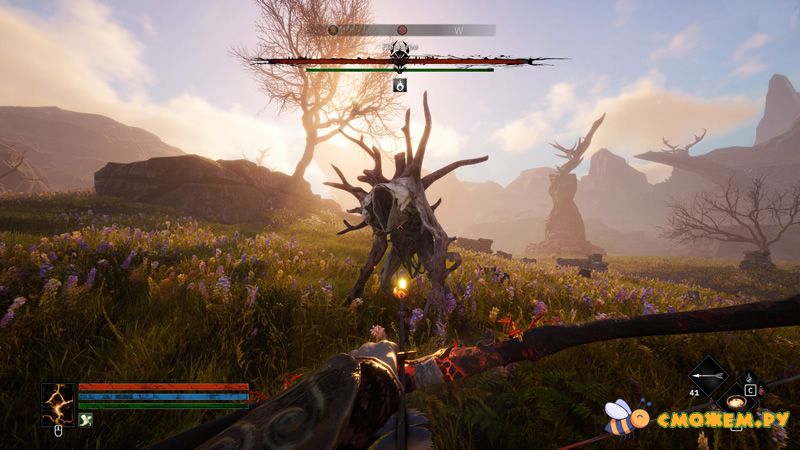Click the boot status effect icon
This screenshot has width=800, height=450.
point(85,421)
